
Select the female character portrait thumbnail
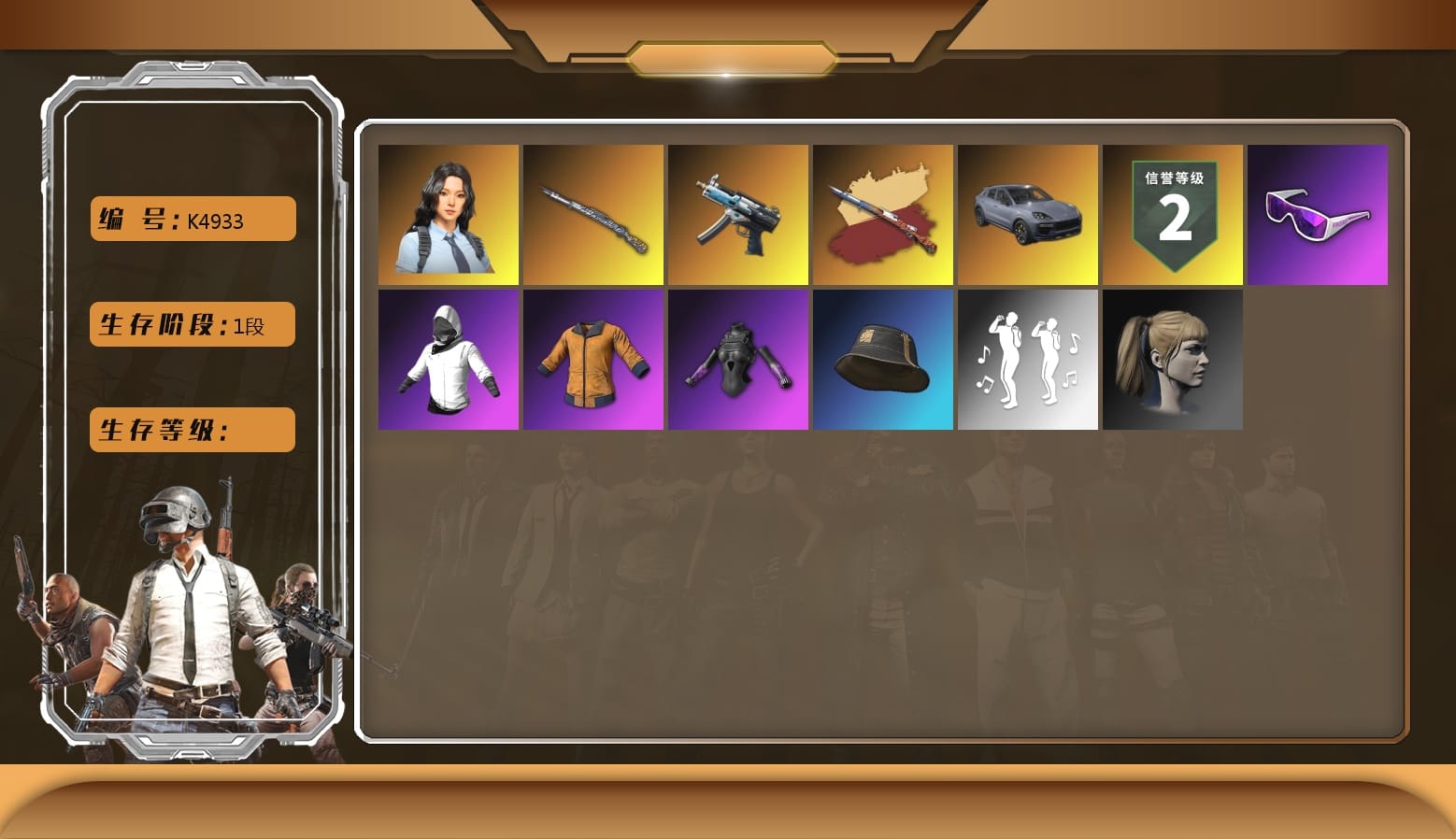(x=449, y=214)
